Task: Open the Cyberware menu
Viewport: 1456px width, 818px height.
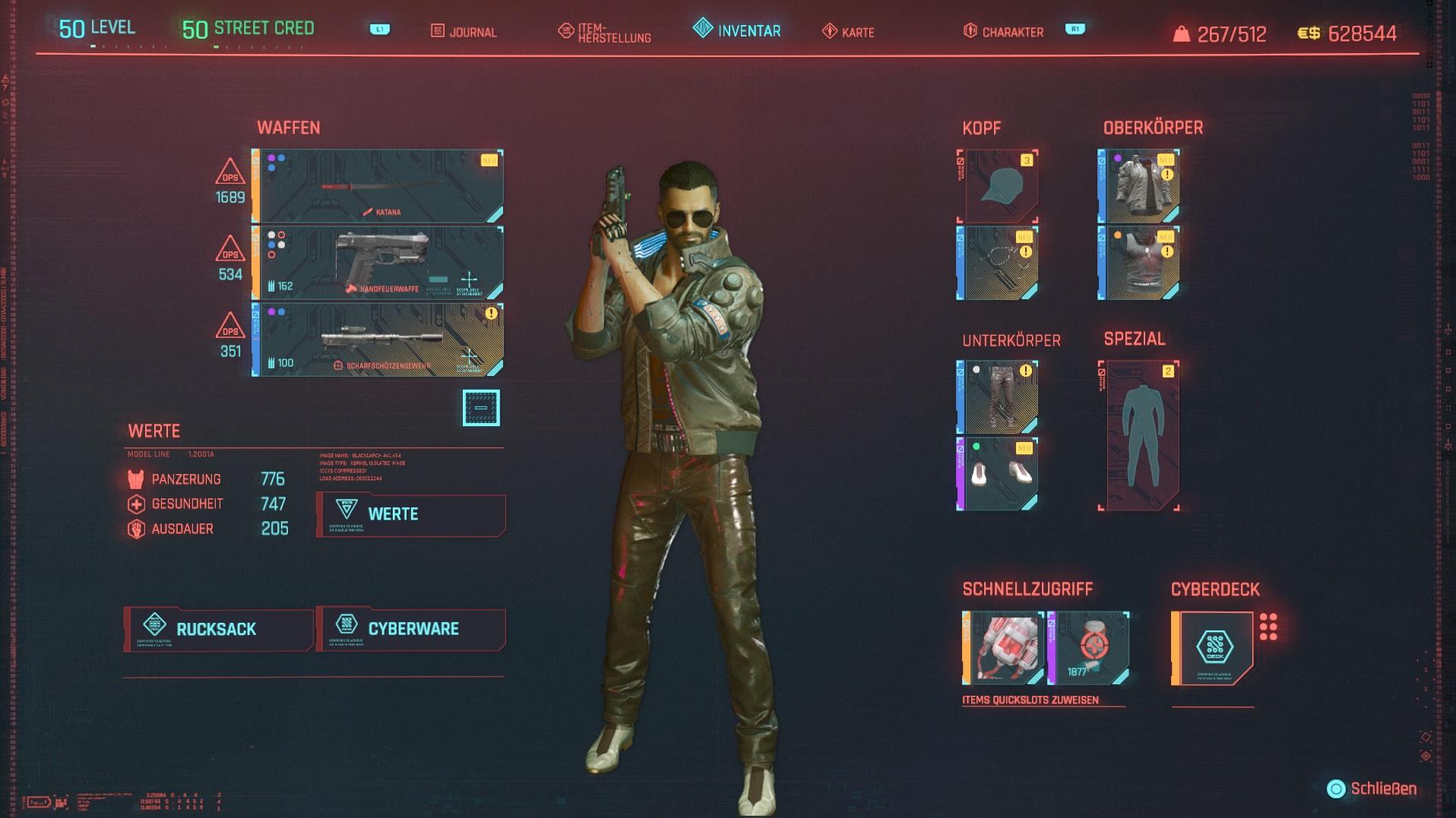Action: tap(411, 629)
